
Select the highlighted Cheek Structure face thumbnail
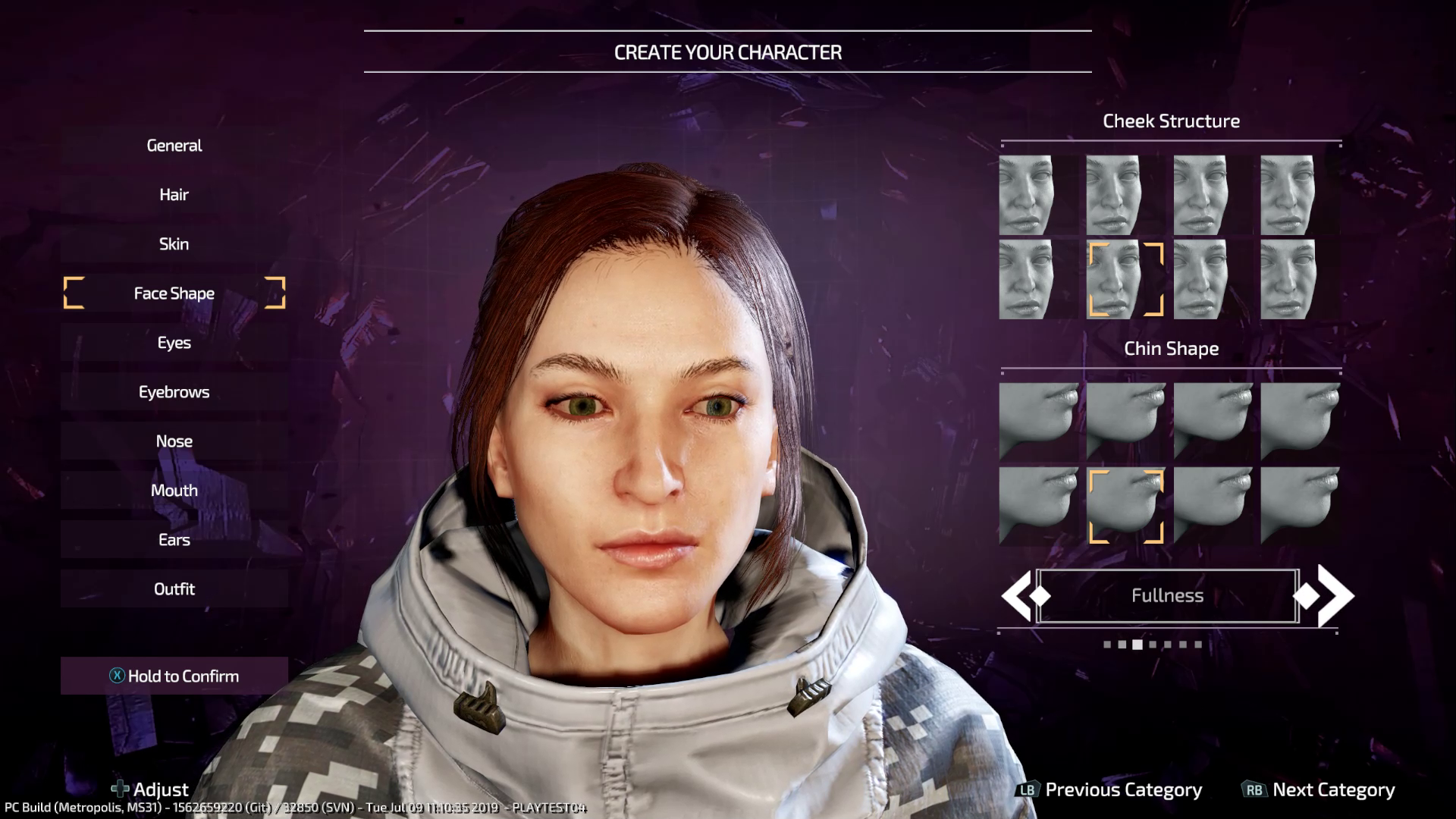[x=1125, y=279]
